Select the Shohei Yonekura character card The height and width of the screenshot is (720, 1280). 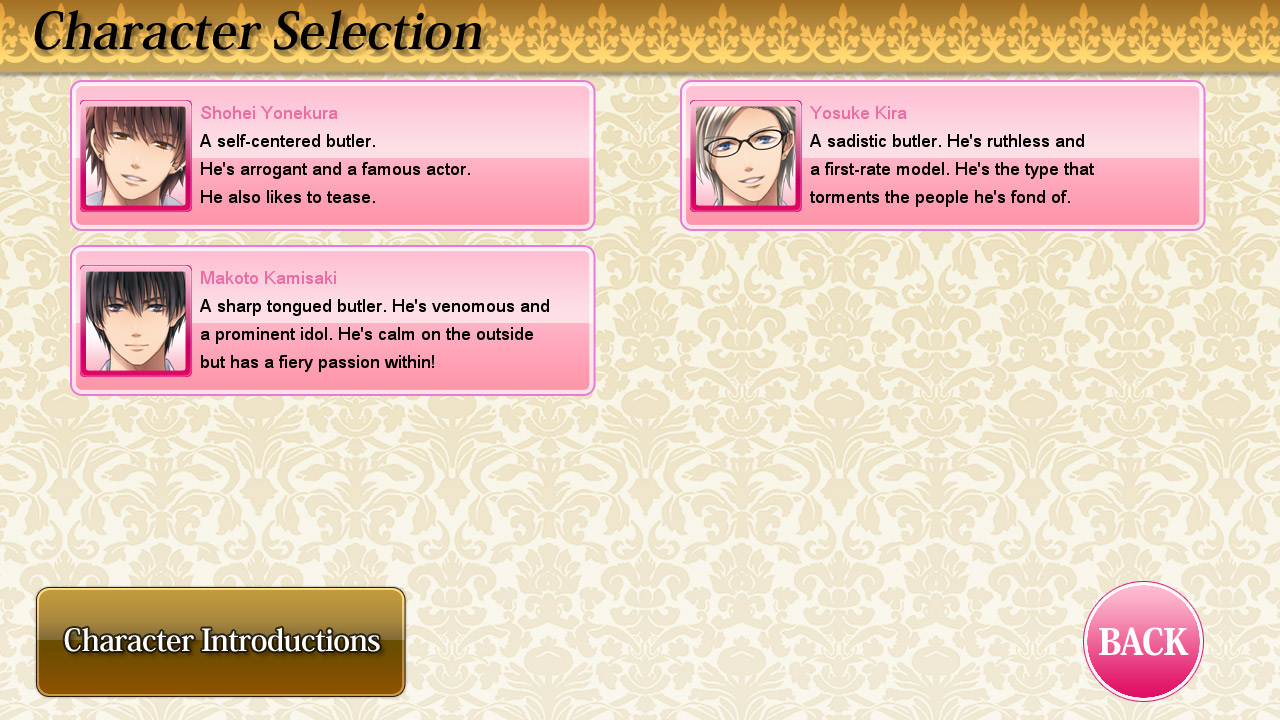332,156
